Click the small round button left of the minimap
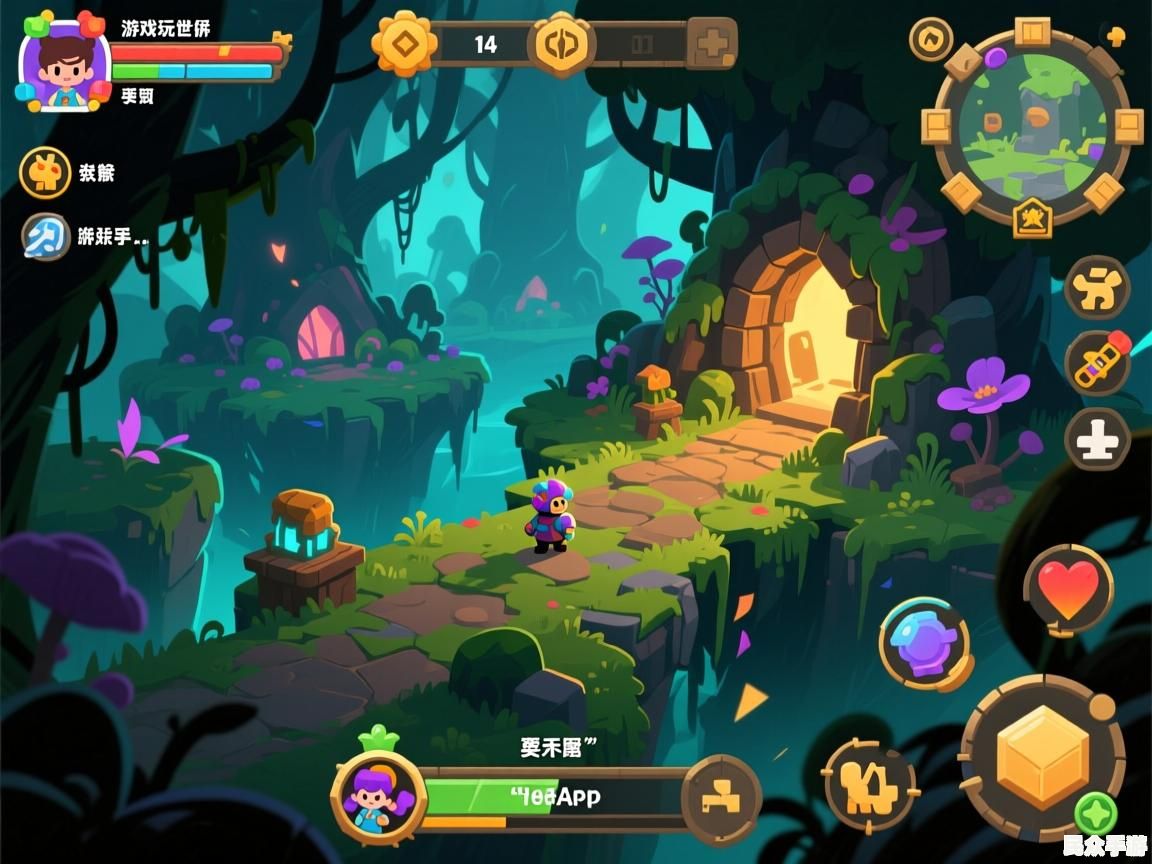The image size is (1152, 864). click(930, 39)
